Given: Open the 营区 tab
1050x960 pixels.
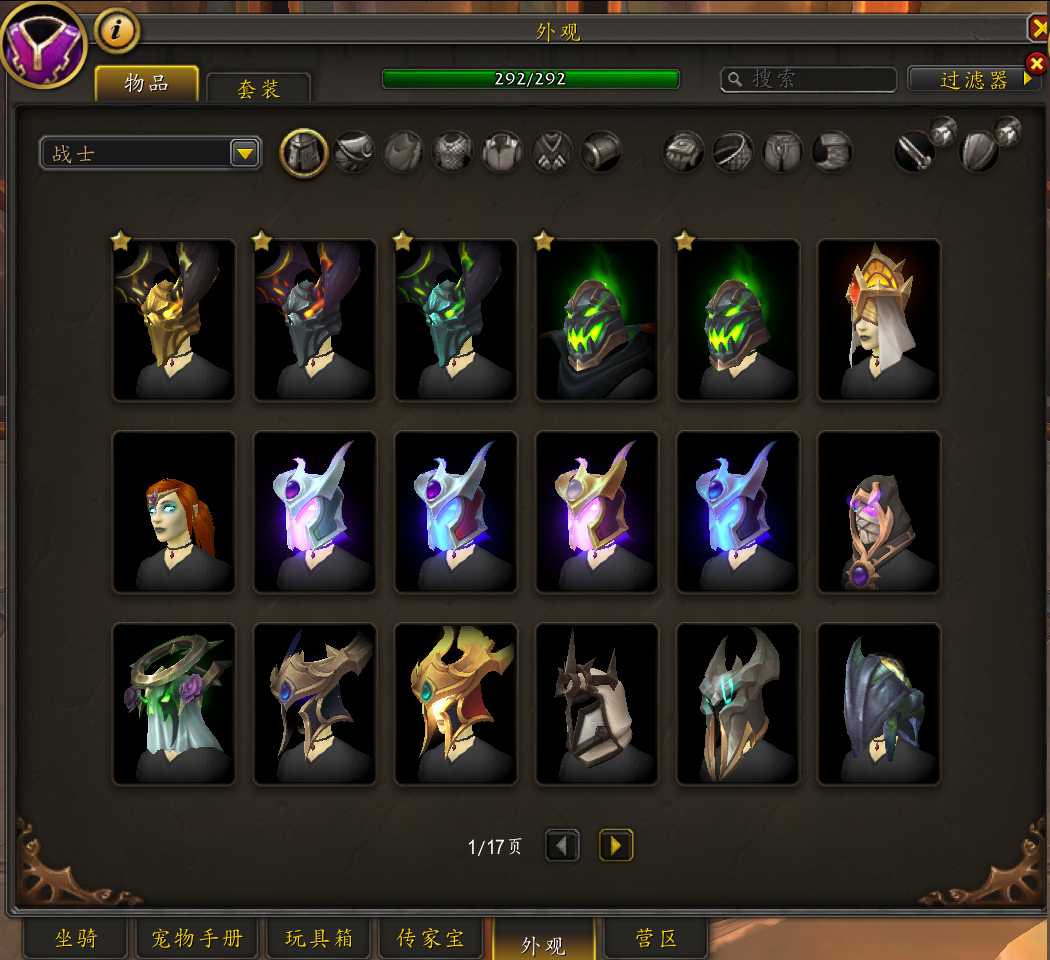Looking at the screenshot, I should pos(656,938).
